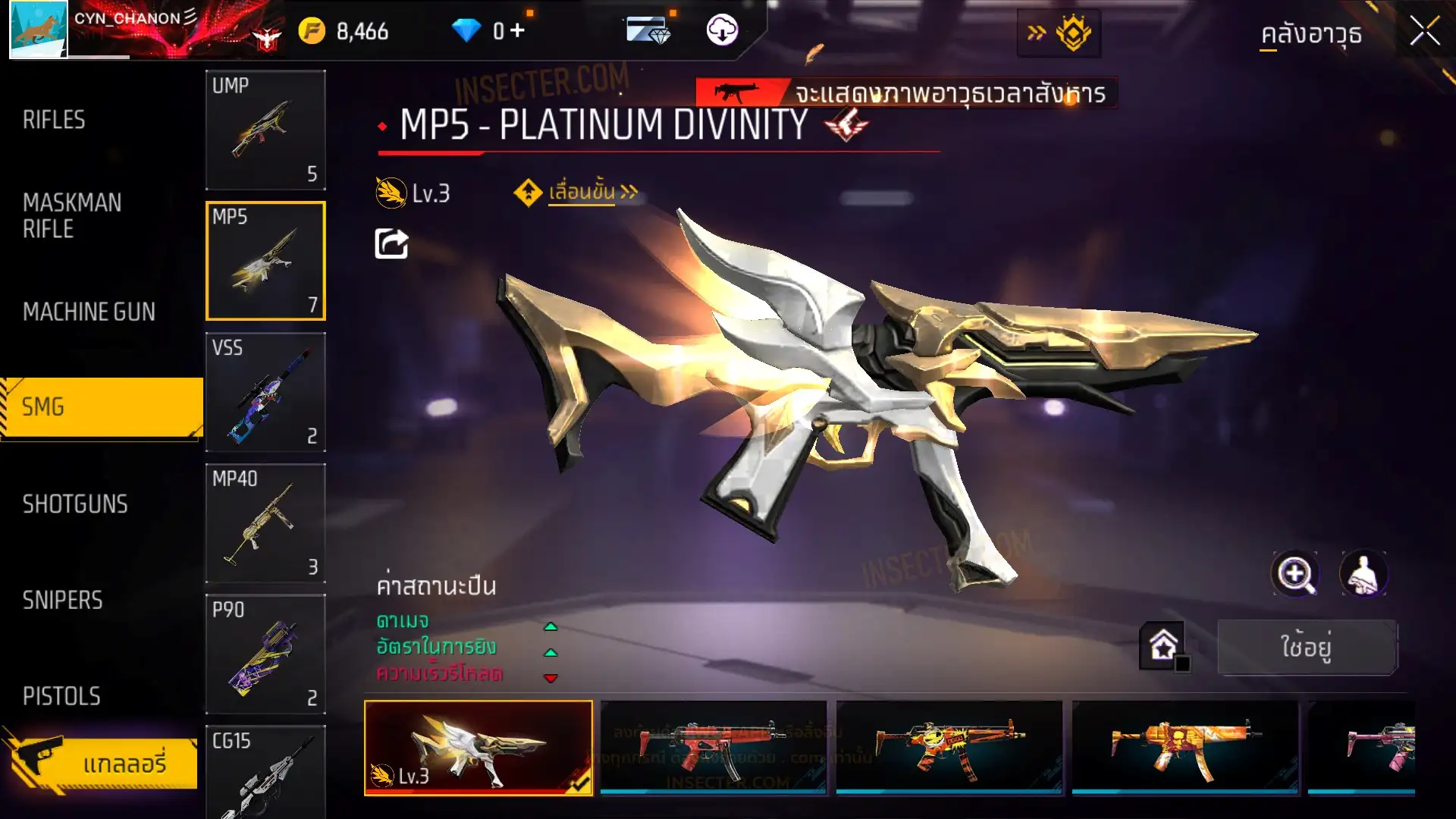Pick the MP40 weapon tile
1456x819 pixels.
click(265, 523)
